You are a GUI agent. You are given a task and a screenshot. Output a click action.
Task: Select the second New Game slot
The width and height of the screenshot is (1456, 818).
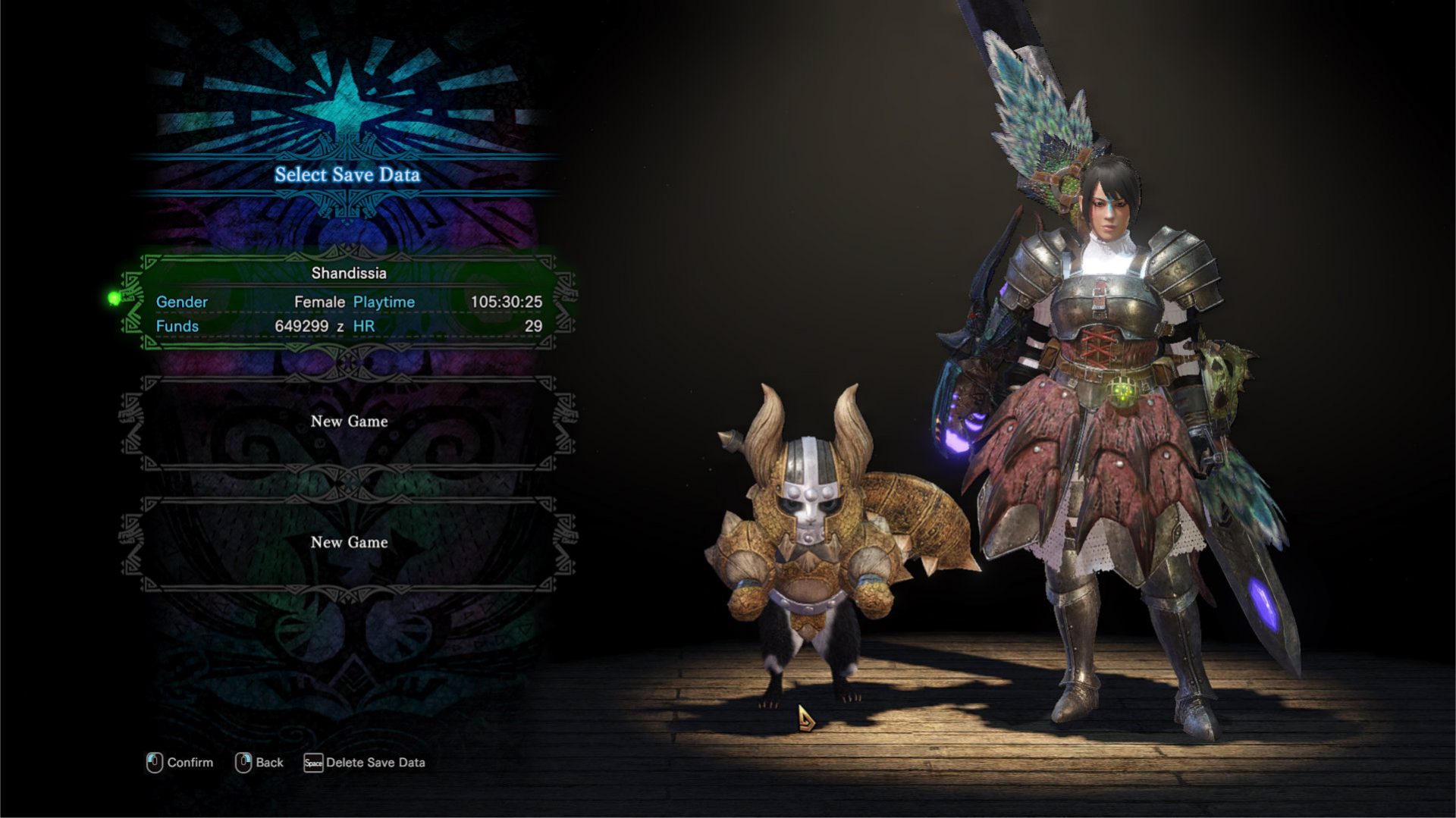tap(349, 543)
